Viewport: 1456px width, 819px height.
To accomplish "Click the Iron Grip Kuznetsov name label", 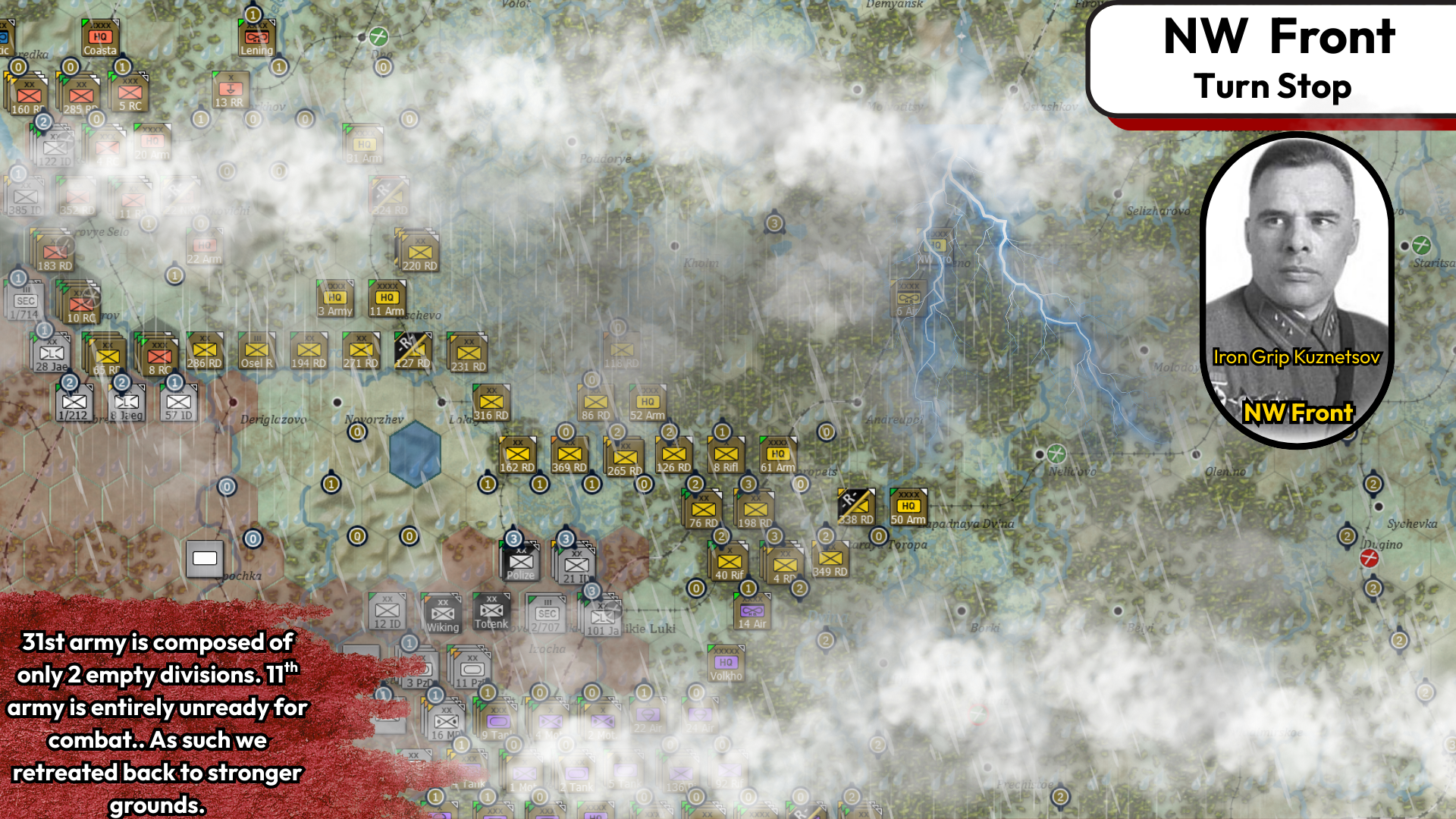I will point(1297,357).
